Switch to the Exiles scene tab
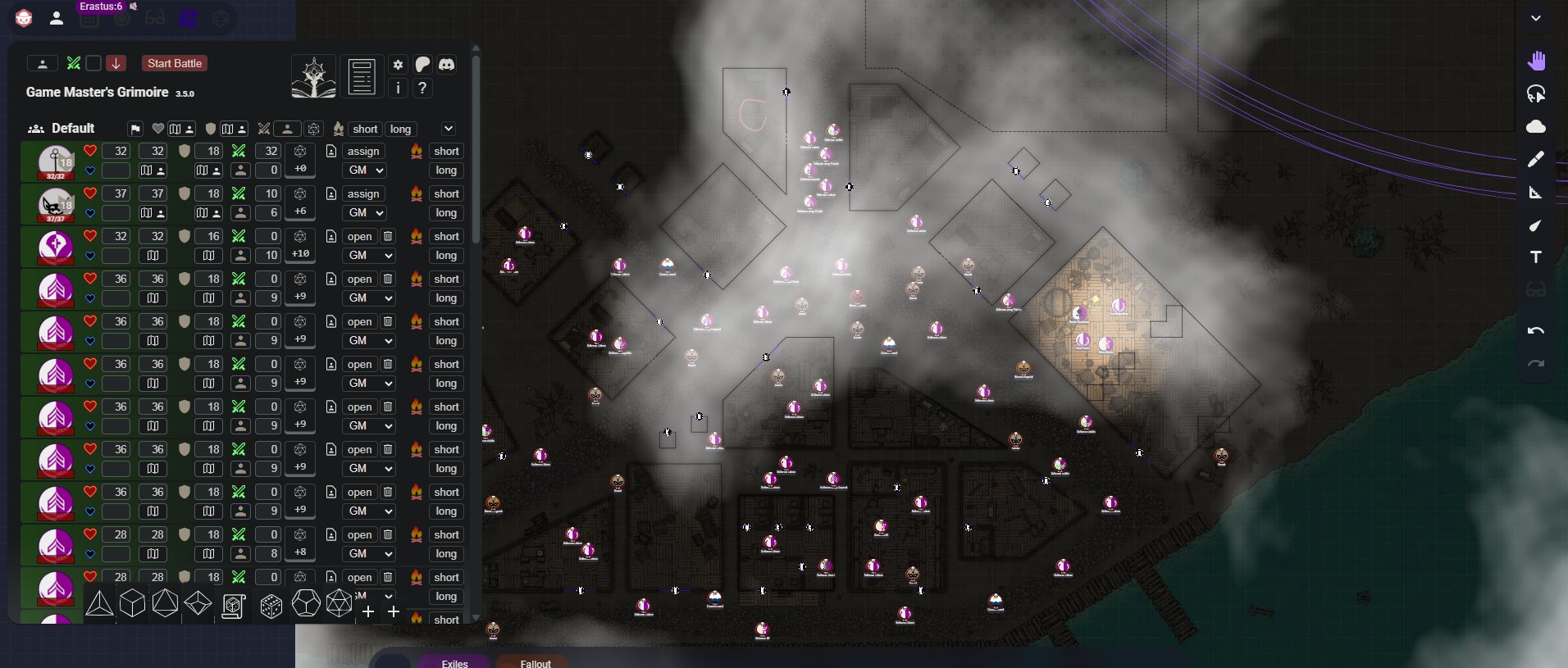This screenshot has height=668, width=1568. [454, 662]
